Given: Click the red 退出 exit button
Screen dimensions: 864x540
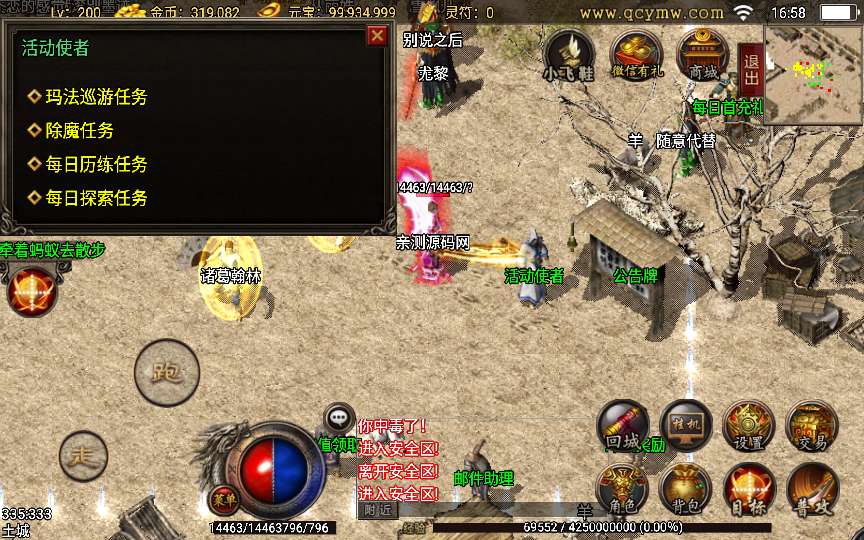Looking at the screenshot, I should coord(751,68).
